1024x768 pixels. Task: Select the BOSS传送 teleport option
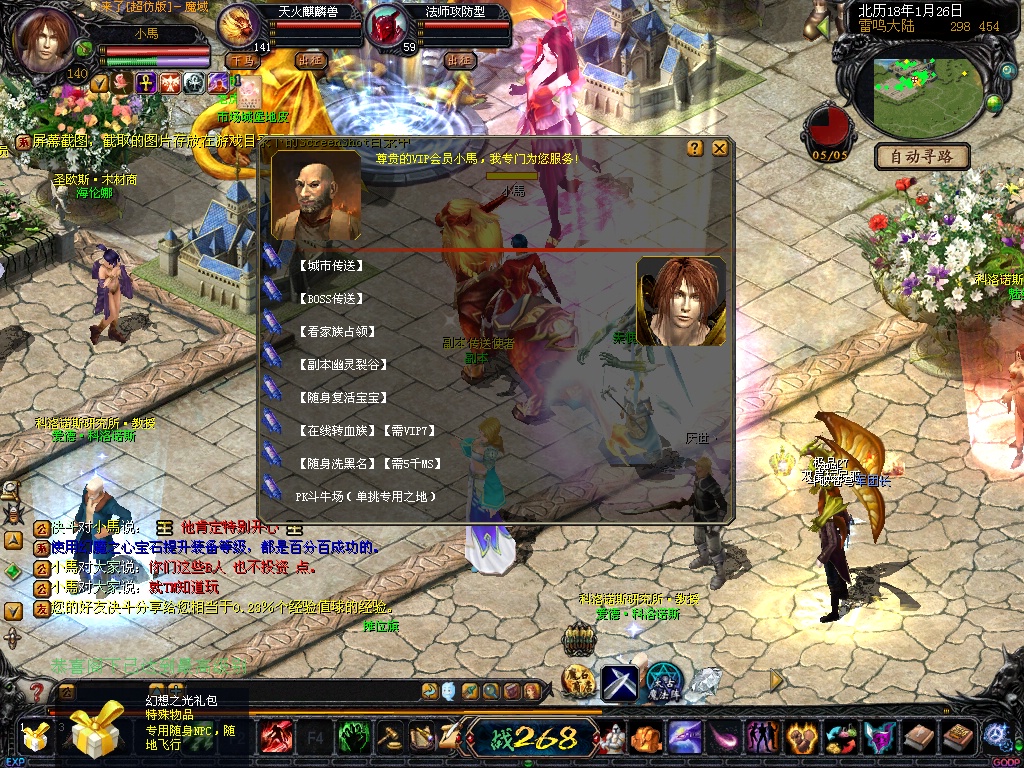(x=330, y=299)
